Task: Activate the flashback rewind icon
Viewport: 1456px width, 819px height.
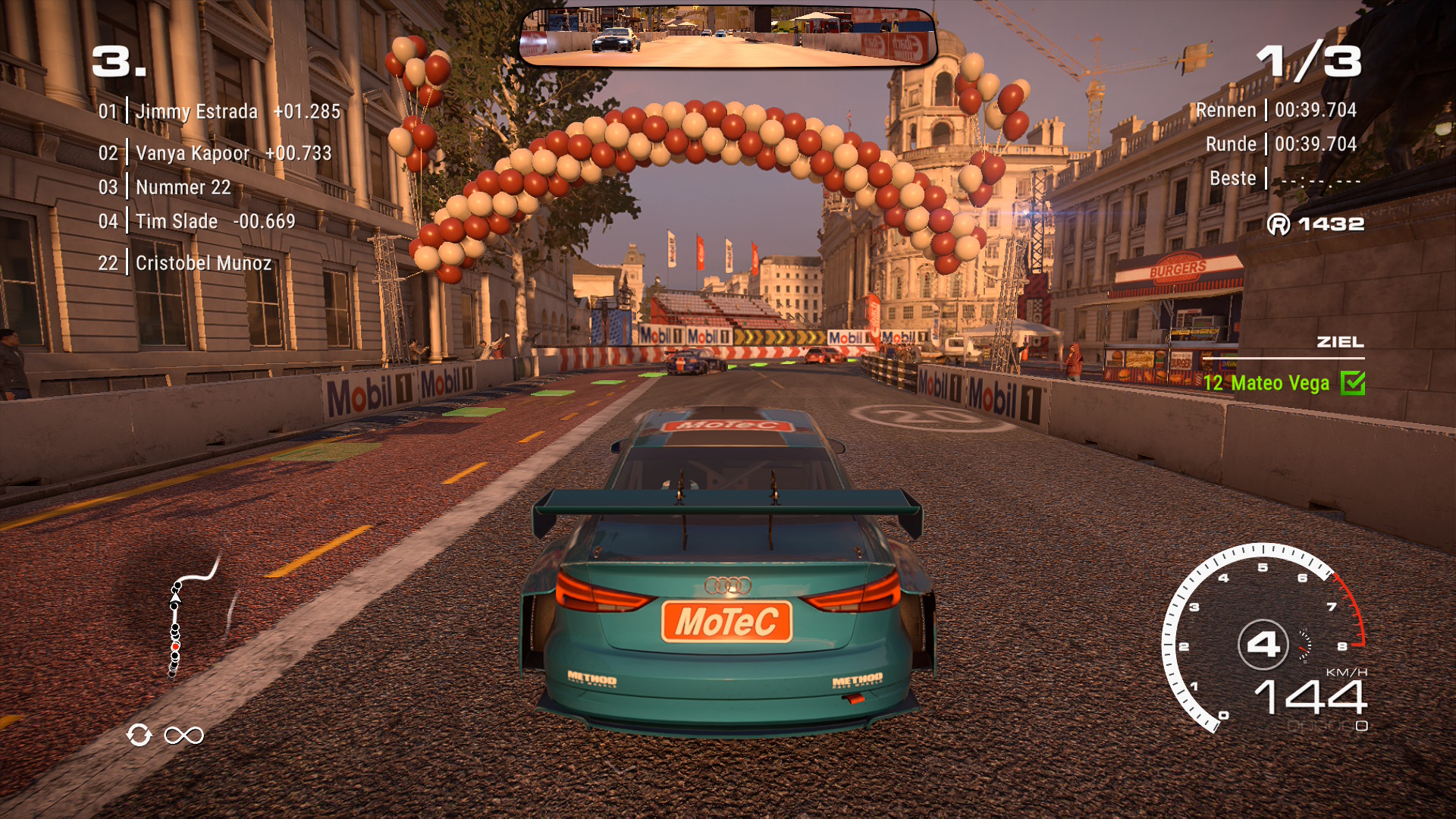Action: click(140, 735)
